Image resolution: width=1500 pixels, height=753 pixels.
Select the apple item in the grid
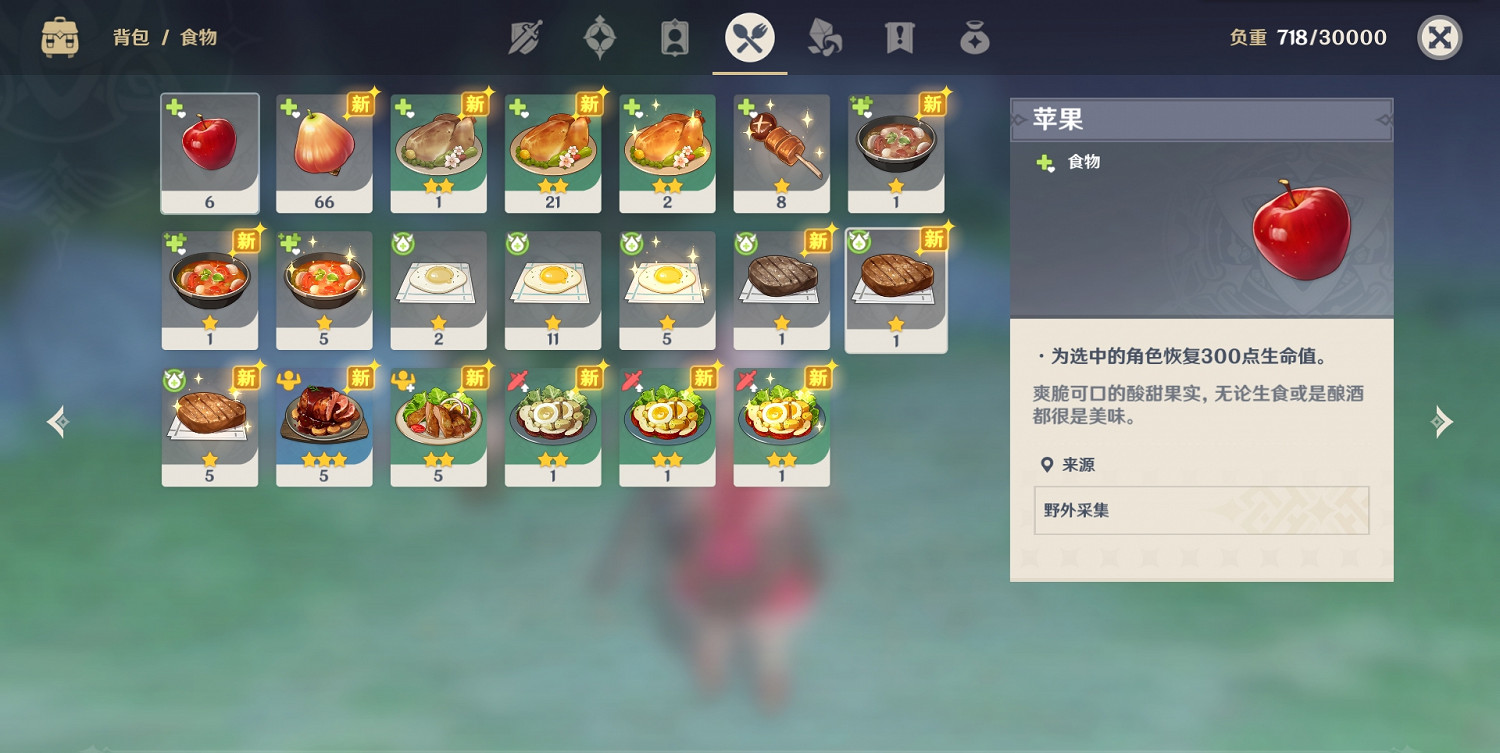click(x=209, y=150)
